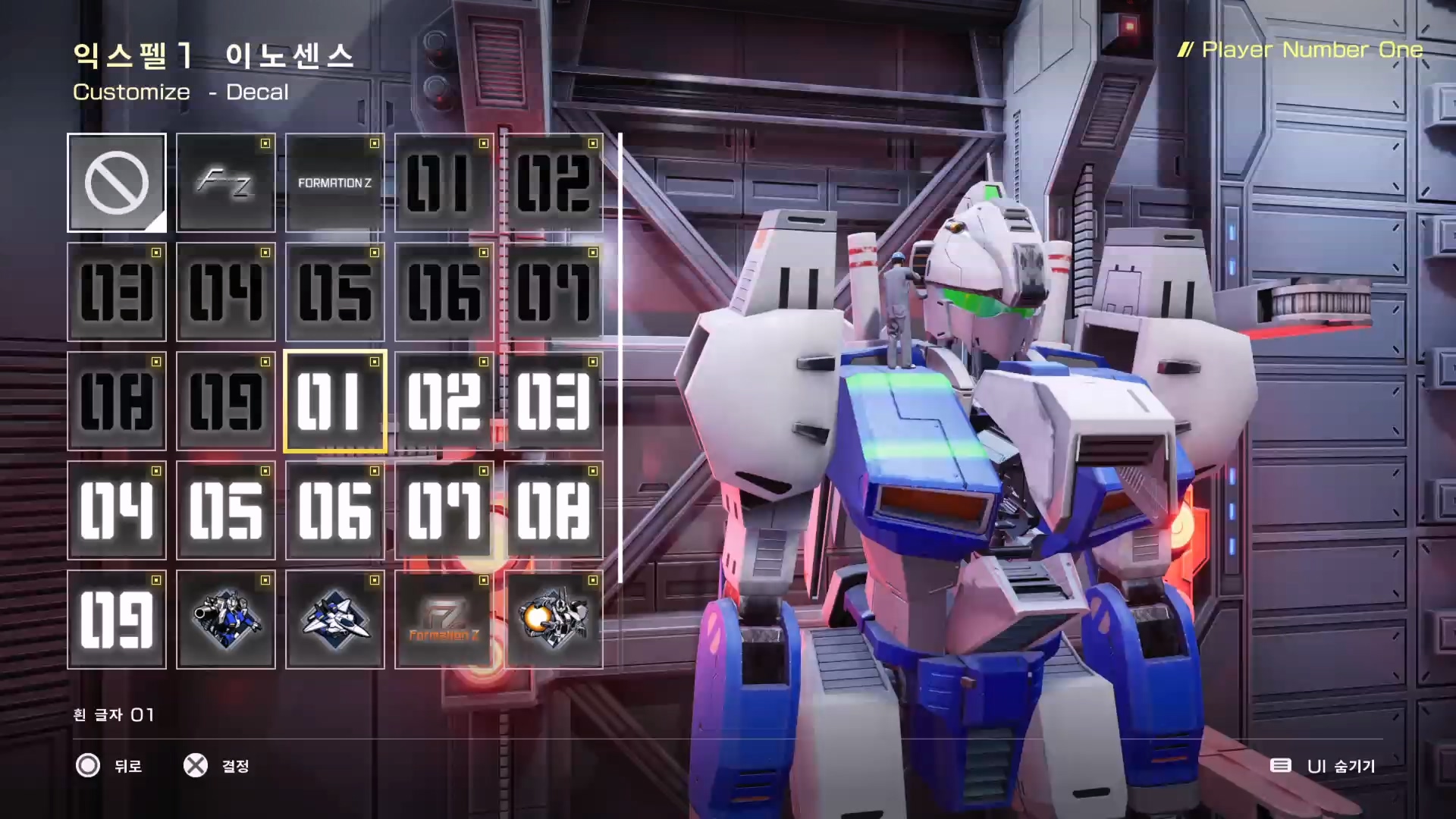1456x819 pixels.
Task: Pick the black number 09 decal
Action: tap(226, 401)
